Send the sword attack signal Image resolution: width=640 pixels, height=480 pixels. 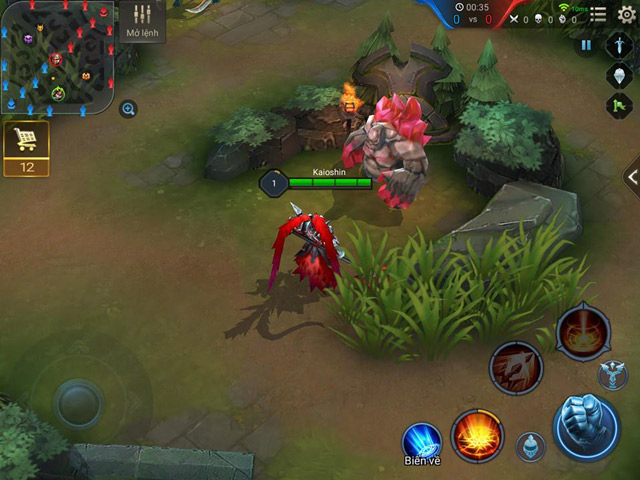pos(620,47)
